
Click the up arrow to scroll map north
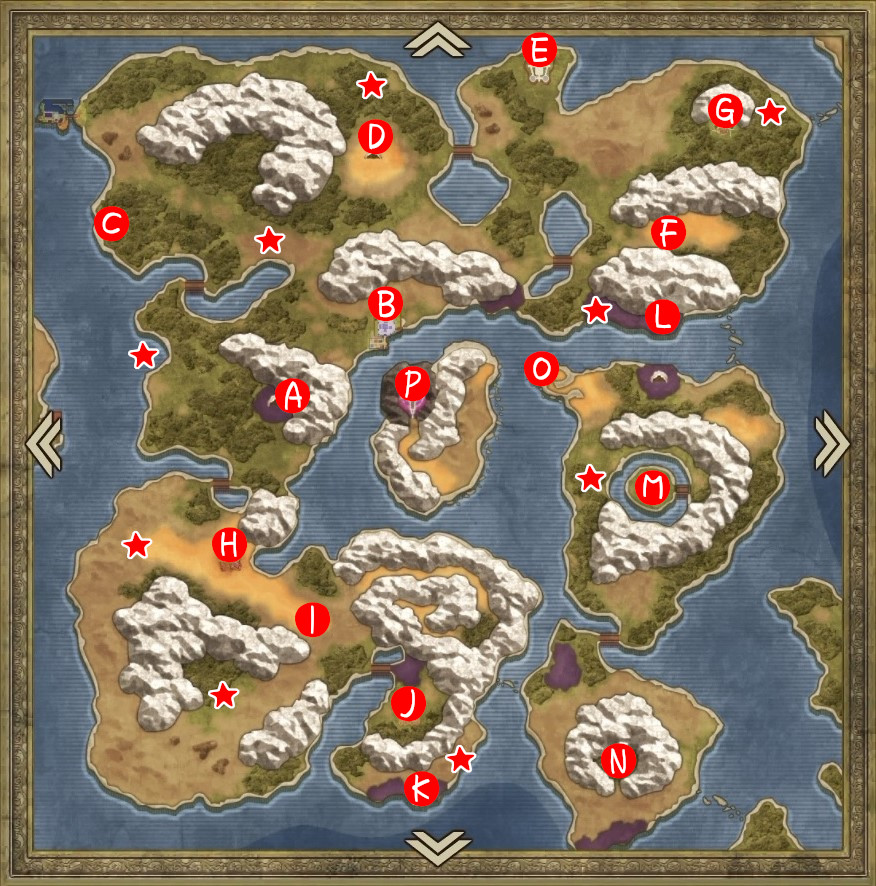438,40
